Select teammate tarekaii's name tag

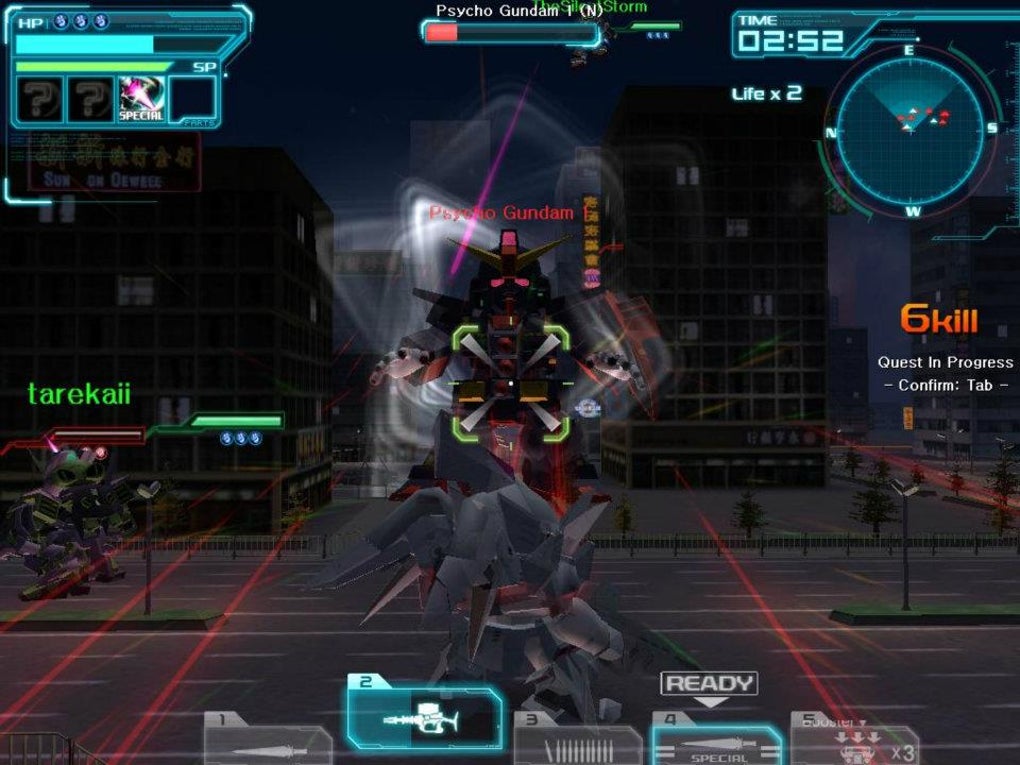point(79,394)
